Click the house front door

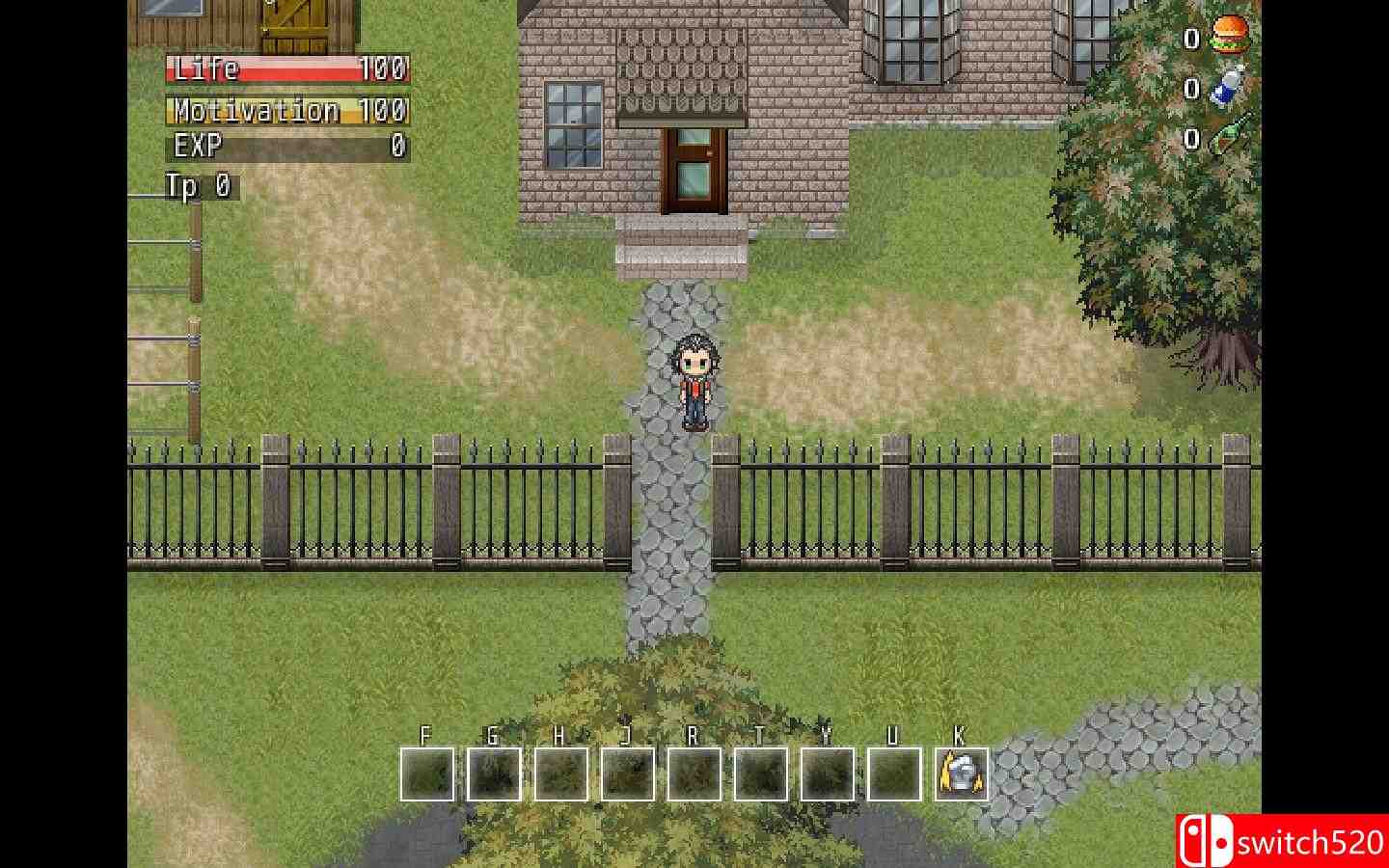[x=696, y=169]
